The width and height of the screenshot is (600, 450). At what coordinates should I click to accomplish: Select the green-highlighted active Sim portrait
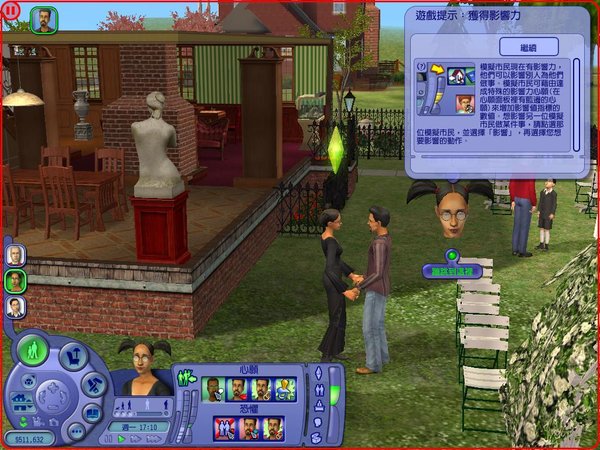coord(15,281)
